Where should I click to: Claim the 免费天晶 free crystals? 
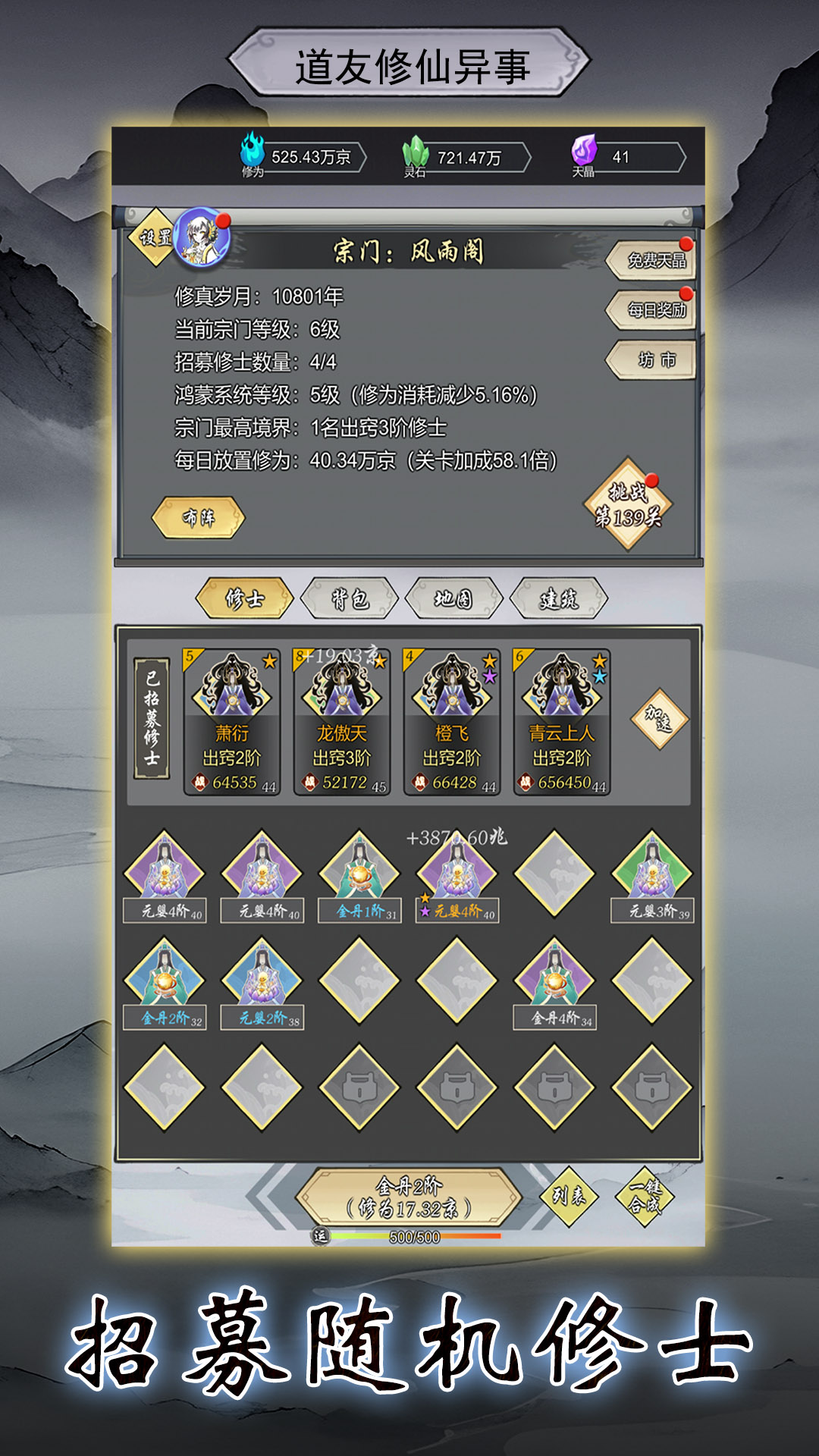pos(654,261)
